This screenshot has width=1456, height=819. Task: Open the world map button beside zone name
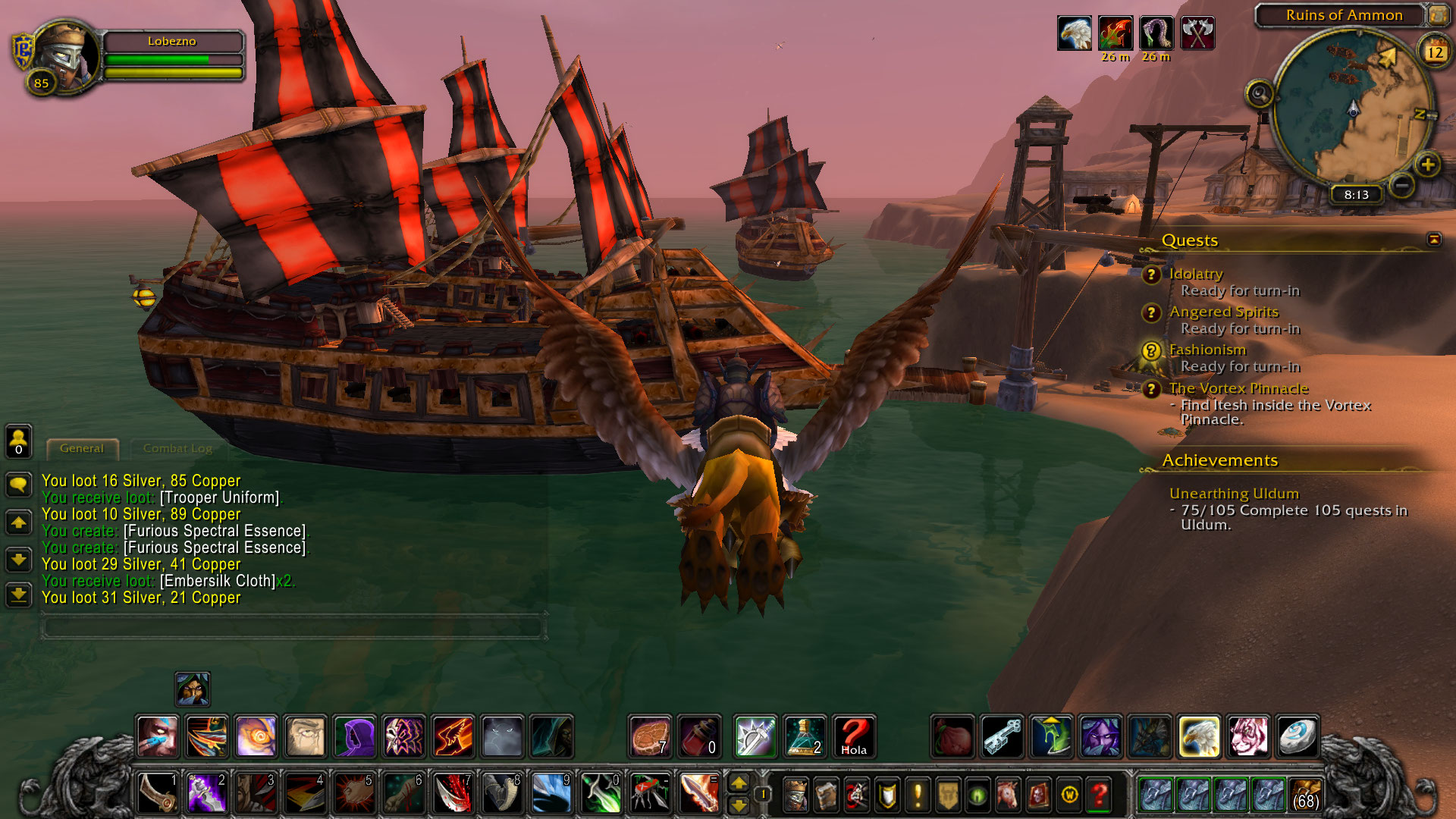pyautogui.click(x=1437, y=15)
